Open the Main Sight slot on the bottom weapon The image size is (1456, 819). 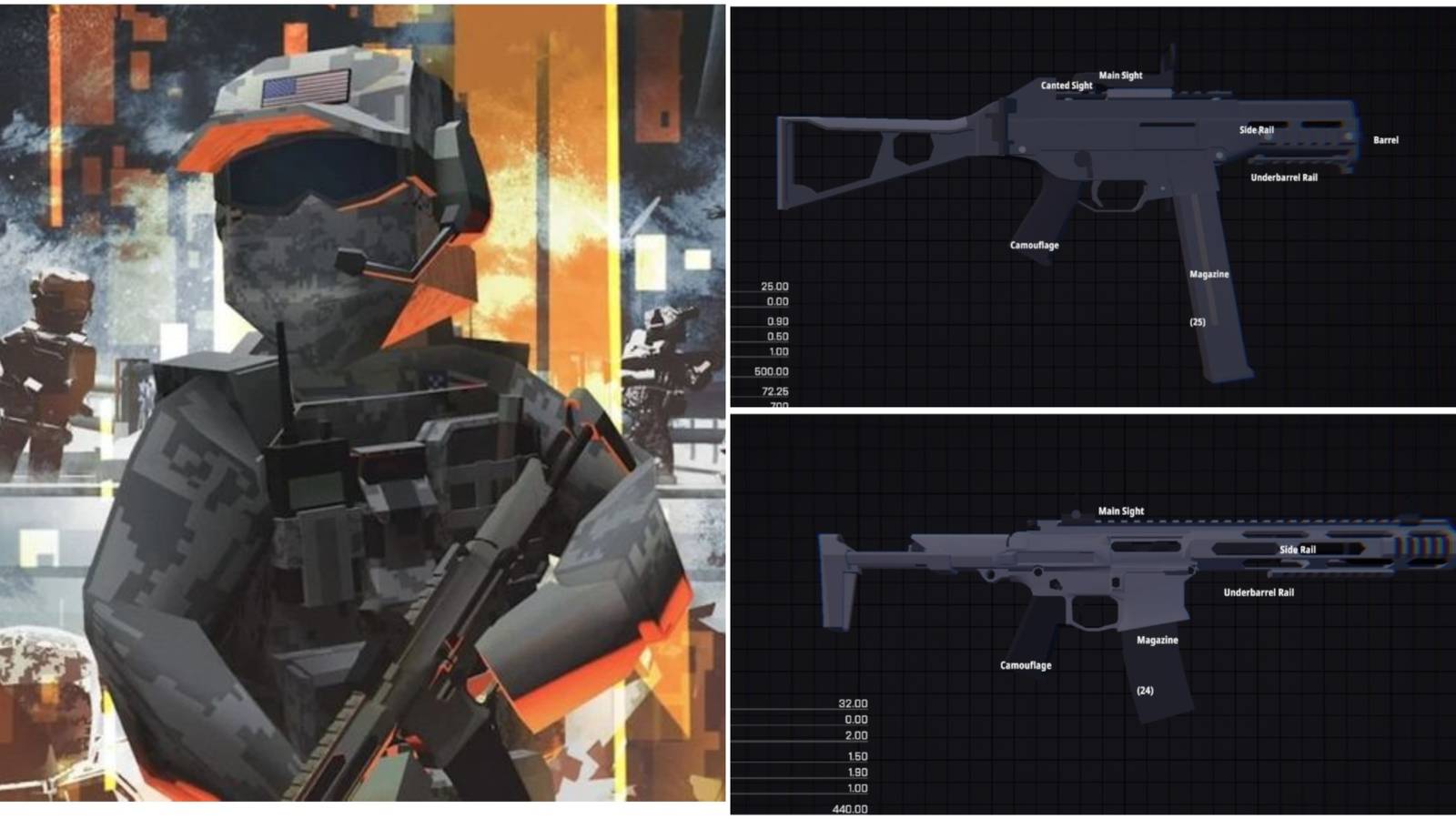pos(1121,511)
